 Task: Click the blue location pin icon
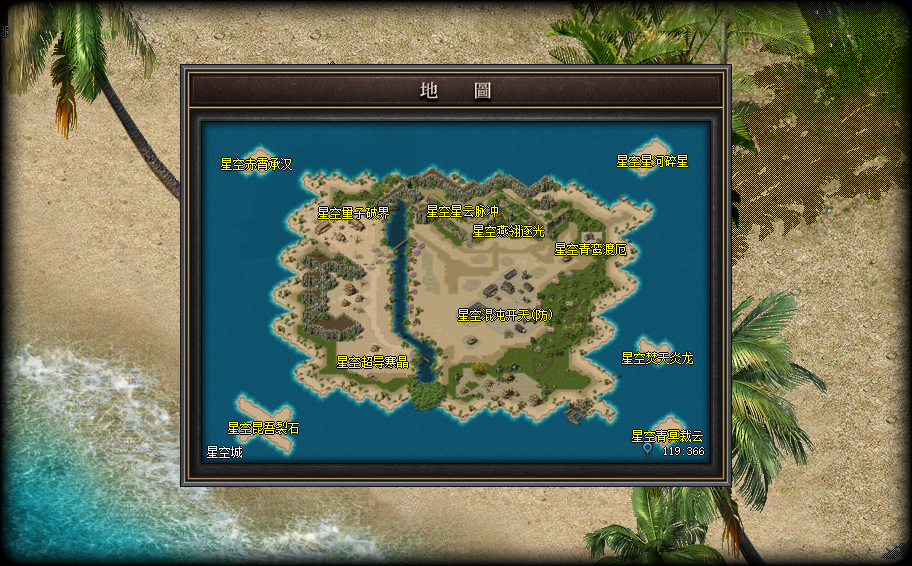pyautogui.click(x=648, y=451)
